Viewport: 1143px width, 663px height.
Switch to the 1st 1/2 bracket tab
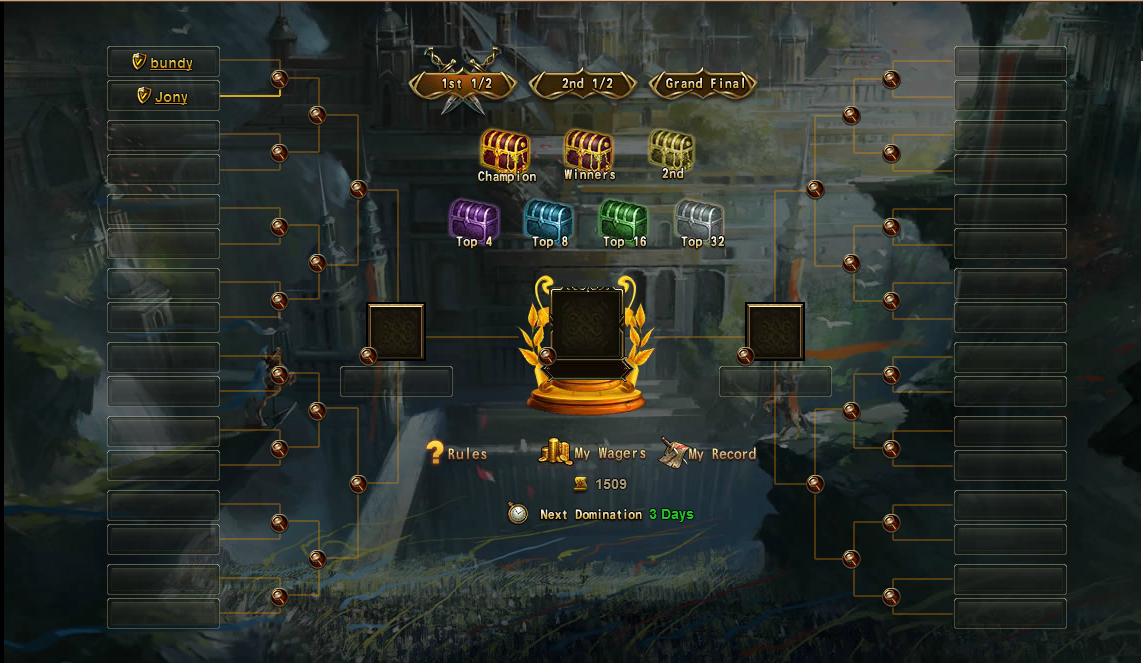[x=466, y=84]
